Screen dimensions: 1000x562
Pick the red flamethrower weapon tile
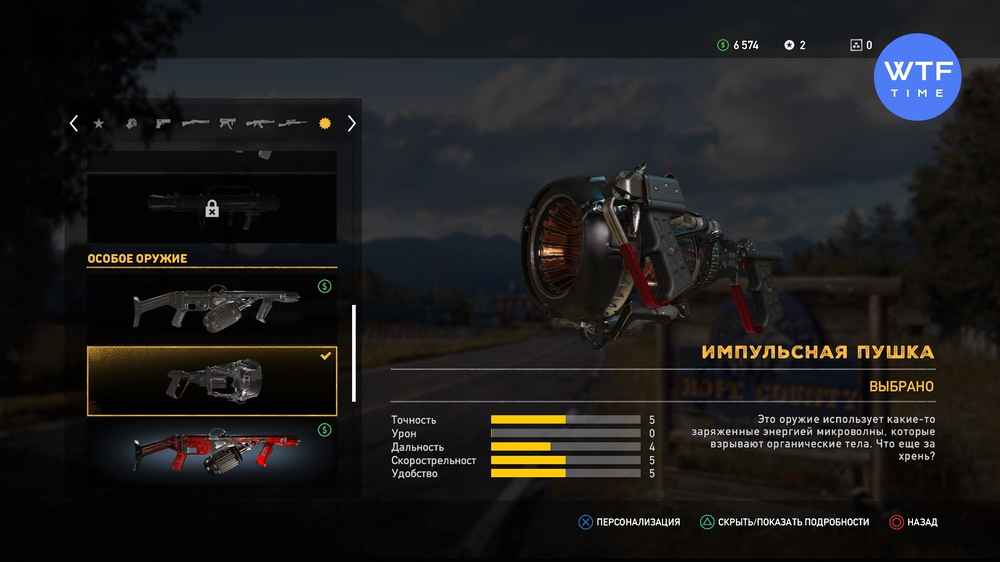212,450
